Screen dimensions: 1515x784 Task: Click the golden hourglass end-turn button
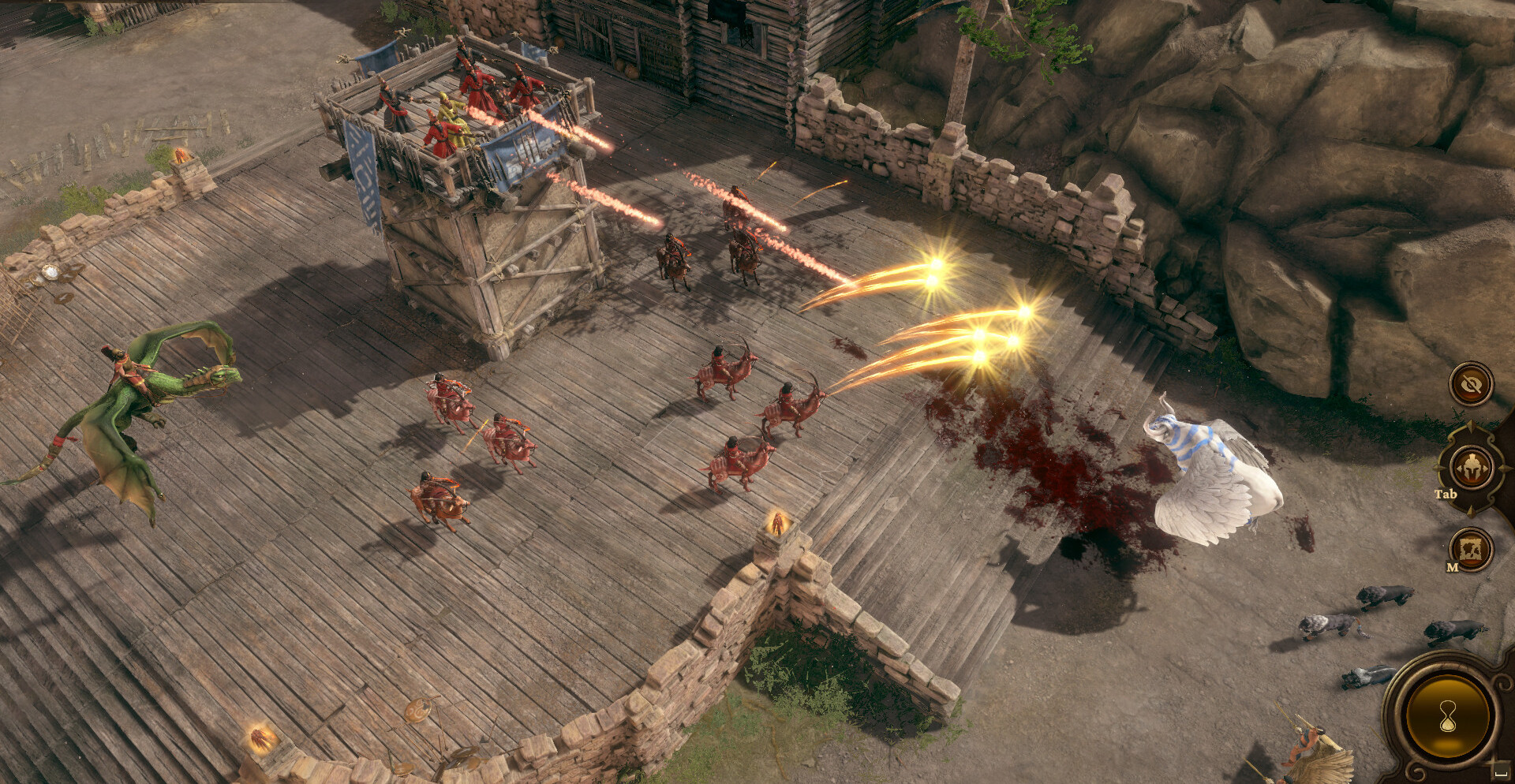tap(1448, 716)
